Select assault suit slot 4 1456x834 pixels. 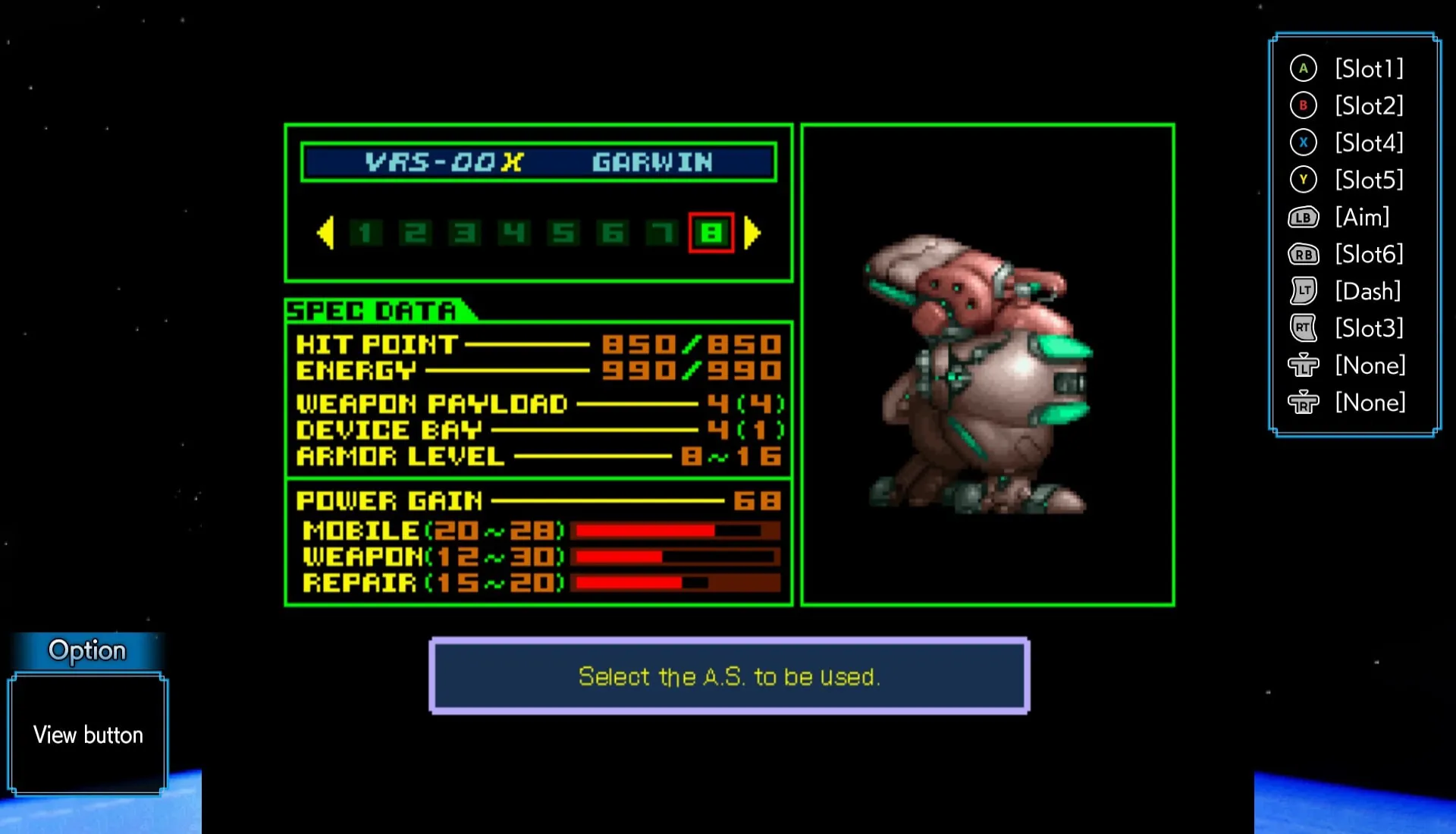click(x=513, y=233)
